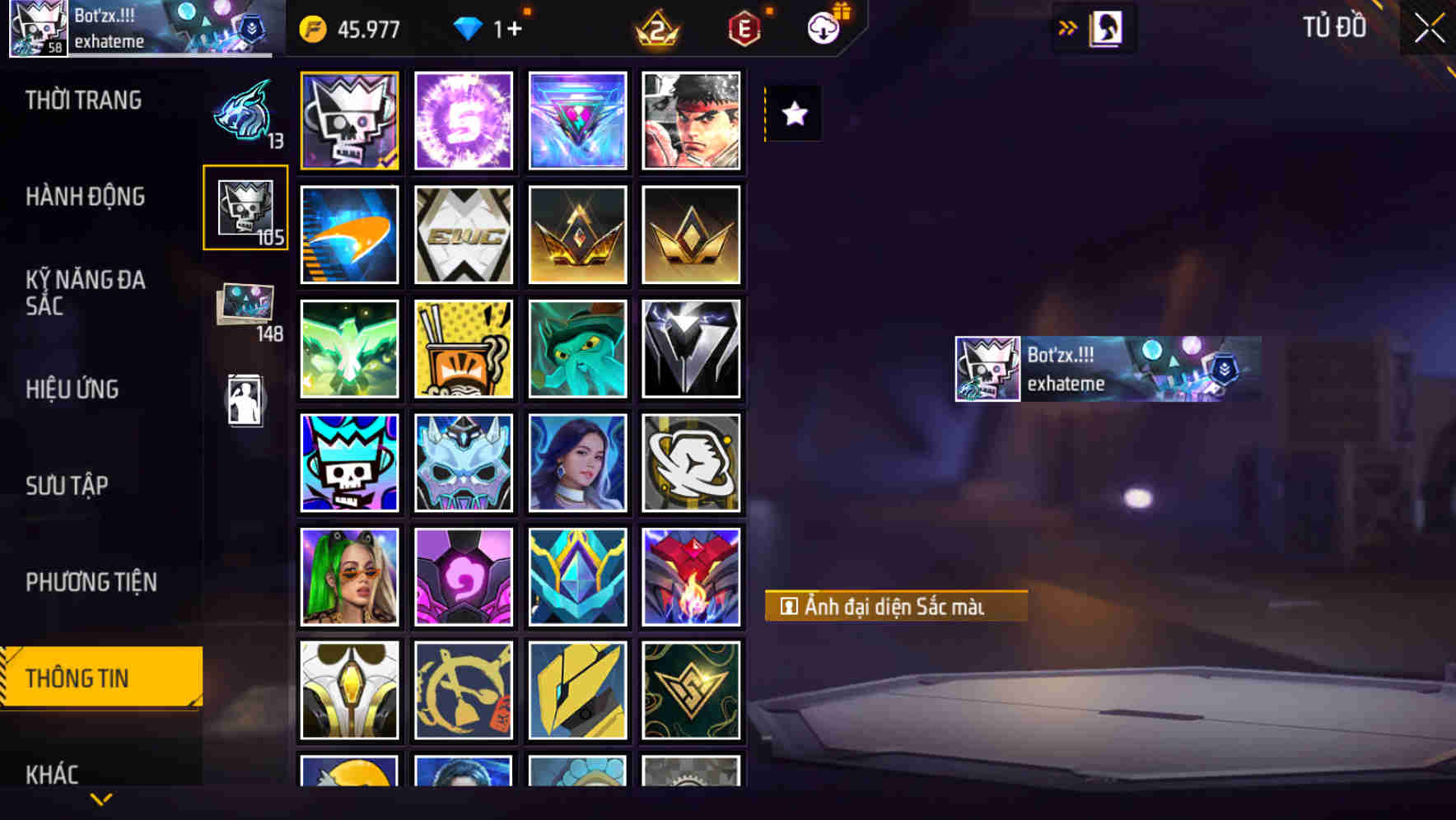Select the wolf banner category icon

pyautogui.click(x=245, y=115)
